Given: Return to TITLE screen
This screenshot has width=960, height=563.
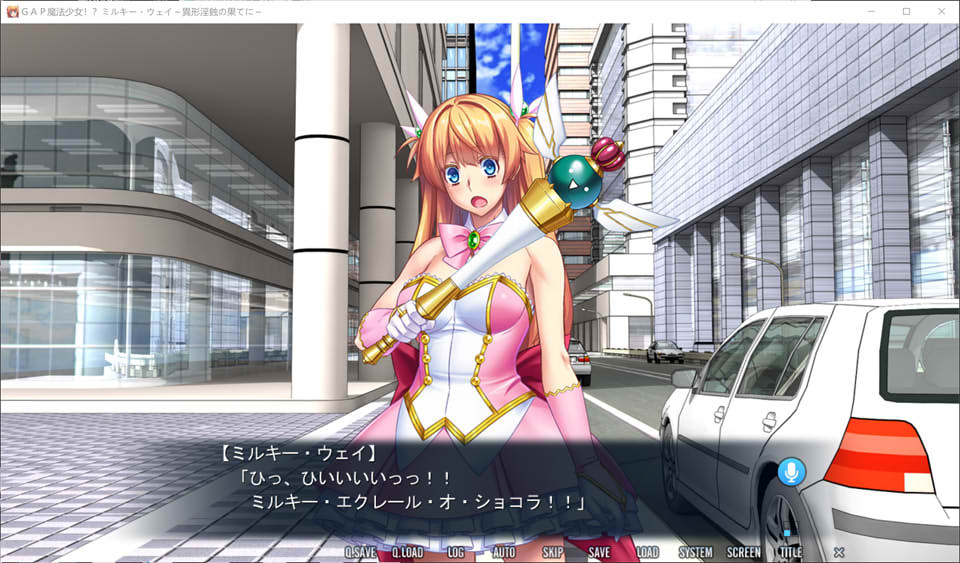Looking at the screenshot, I should tap(790, 552).
